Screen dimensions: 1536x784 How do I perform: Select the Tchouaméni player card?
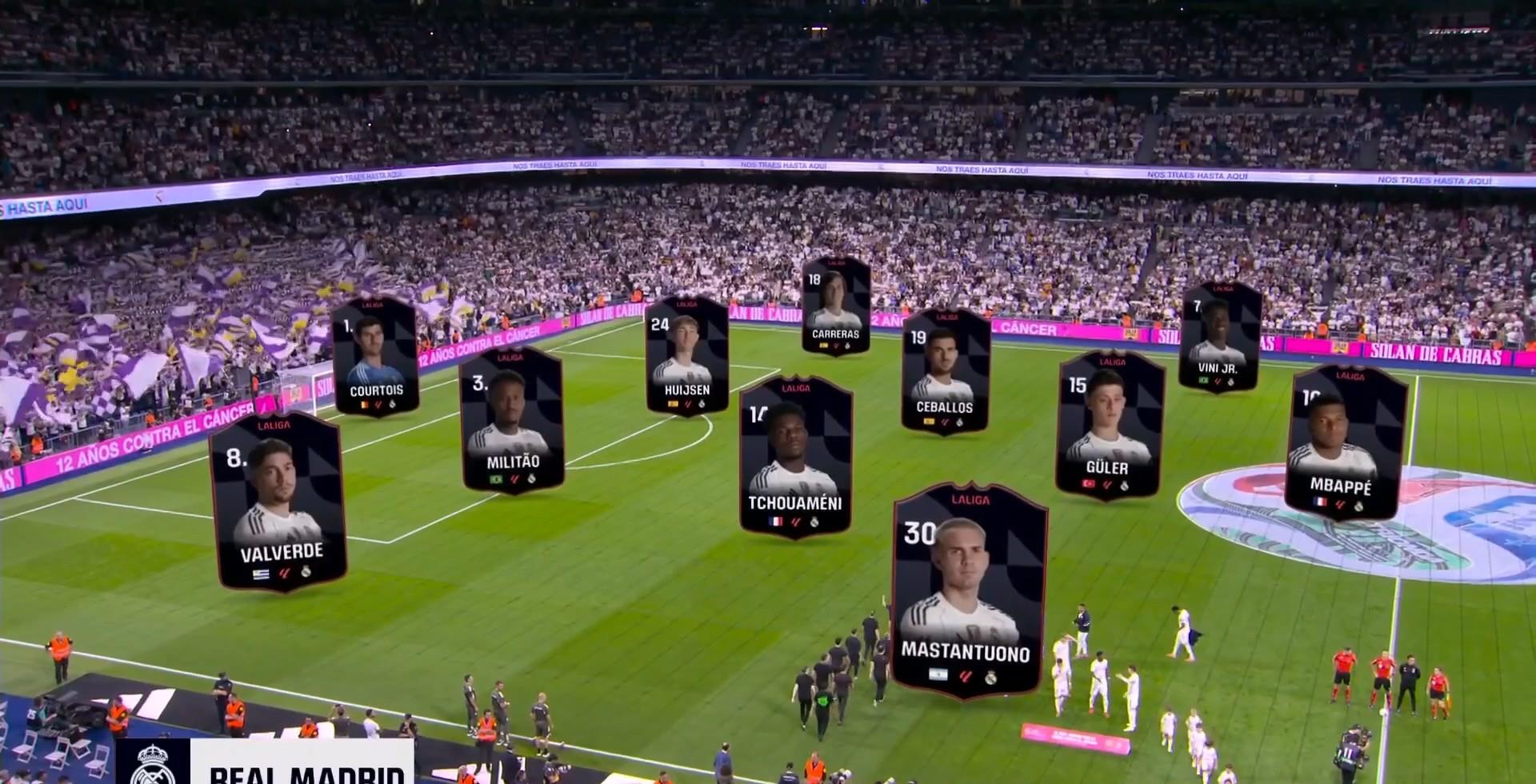point(794,458)
